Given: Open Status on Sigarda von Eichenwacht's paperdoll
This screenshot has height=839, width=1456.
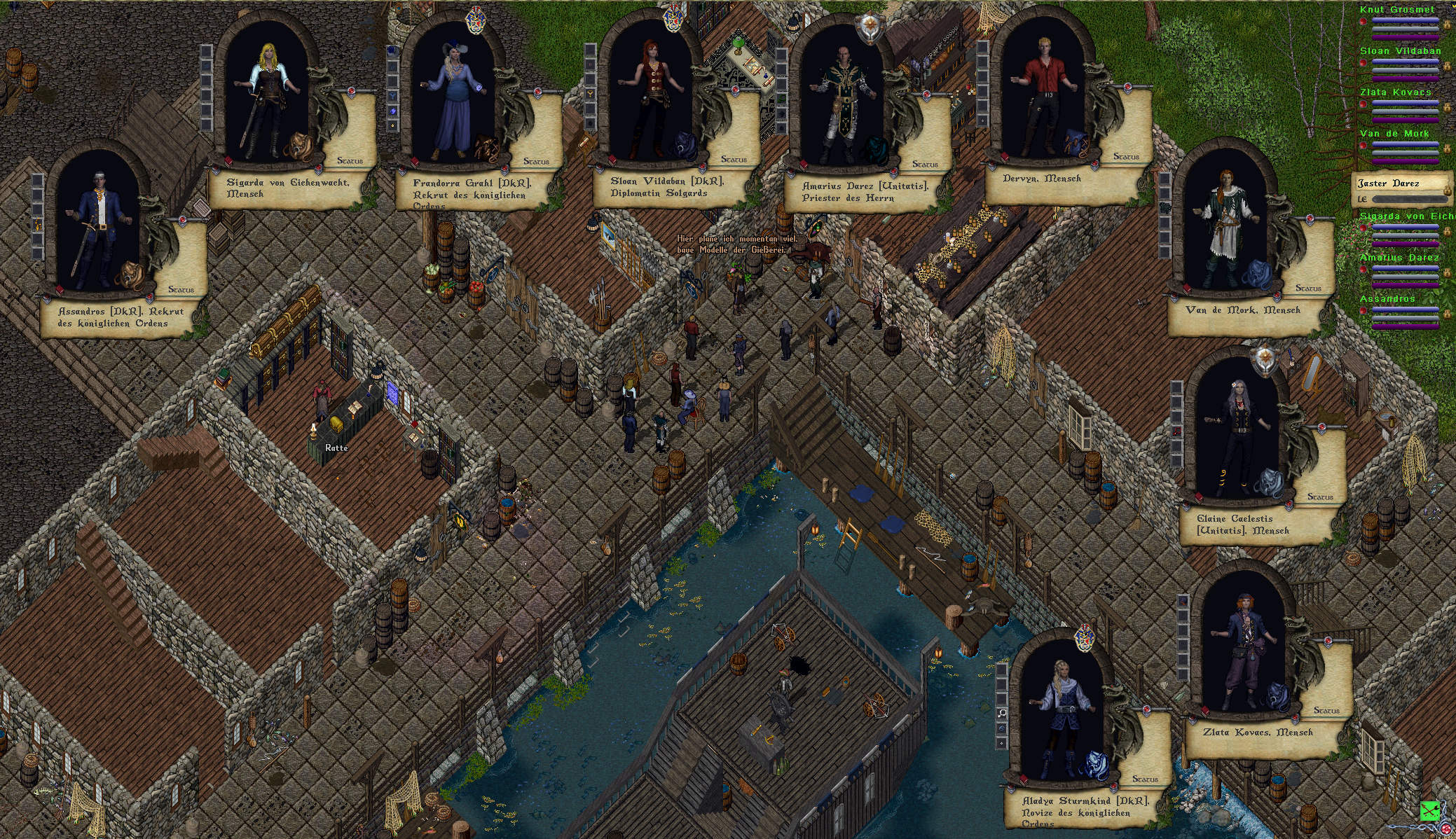Looking at the screenshot, I should click(350, 161).
